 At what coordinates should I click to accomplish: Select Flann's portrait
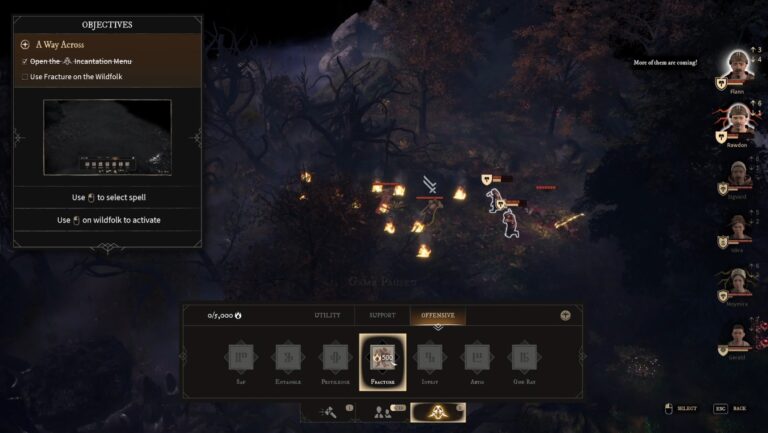pyautogui.click(x=738, y=67)
